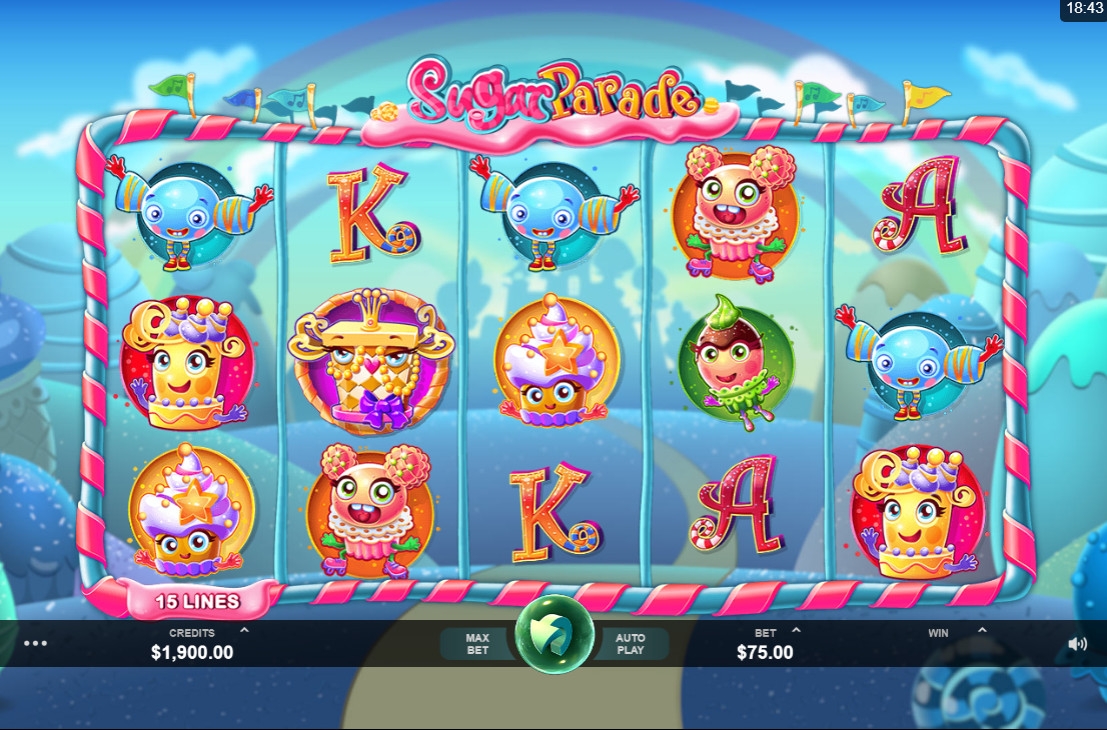Expand the Bet amount arrow
The image size is (1107, 730).
coord(796,631)
